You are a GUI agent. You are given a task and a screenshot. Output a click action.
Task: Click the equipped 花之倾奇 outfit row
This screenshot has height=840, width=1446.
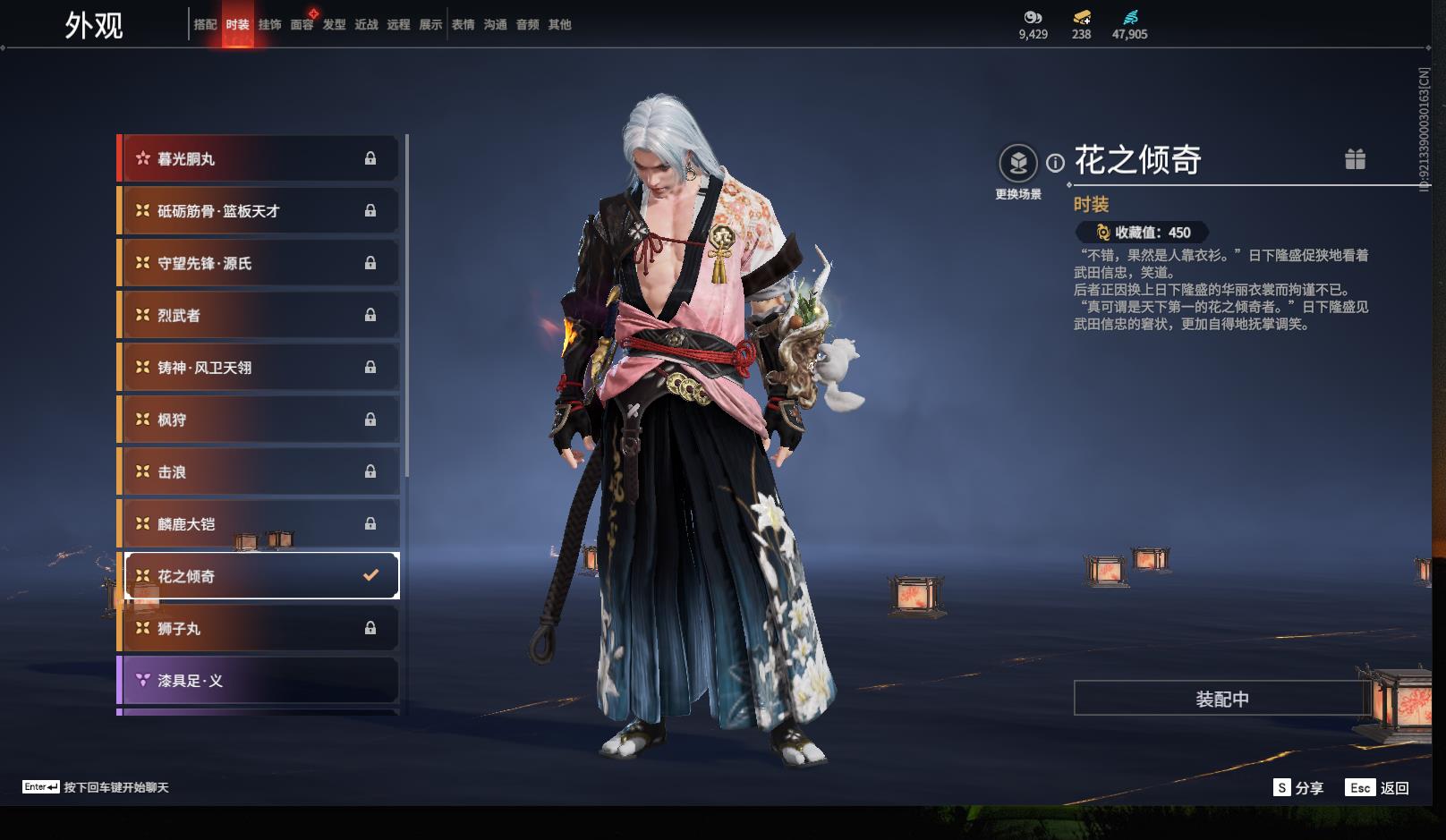[x=258, y=576]
